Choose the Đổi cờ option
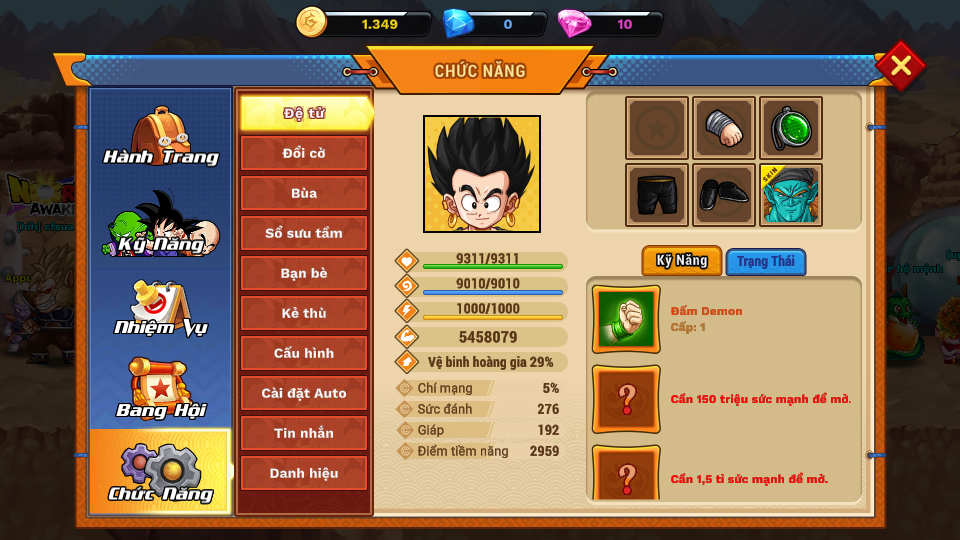 point(304,153)
